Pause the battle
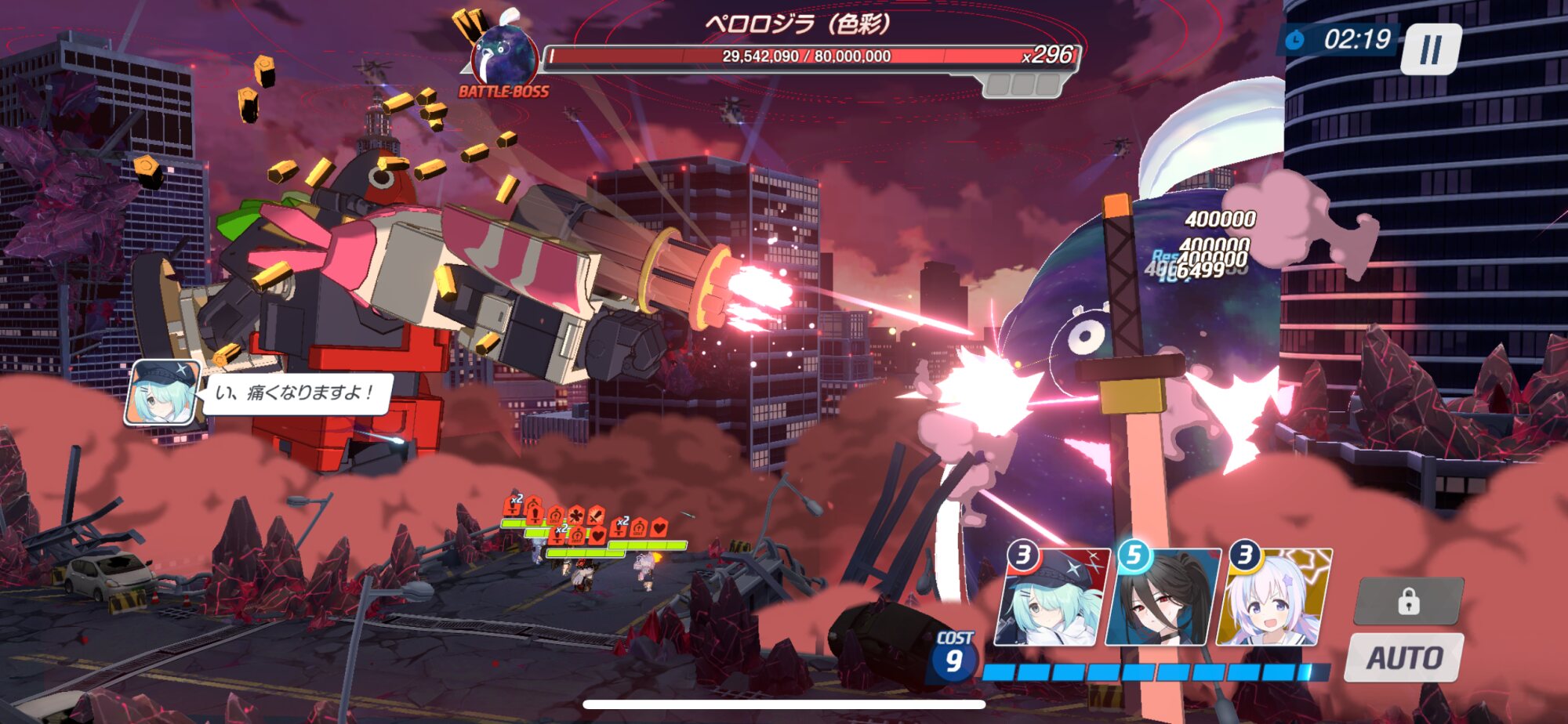The height and width of the screenshot is (724, 1568). point(1431,49)
